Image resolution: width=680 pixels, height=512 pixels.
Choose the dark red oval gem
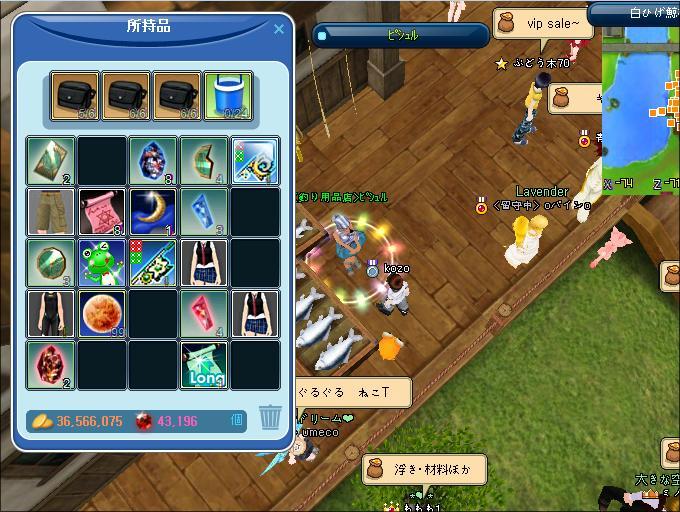pos(50,366)
